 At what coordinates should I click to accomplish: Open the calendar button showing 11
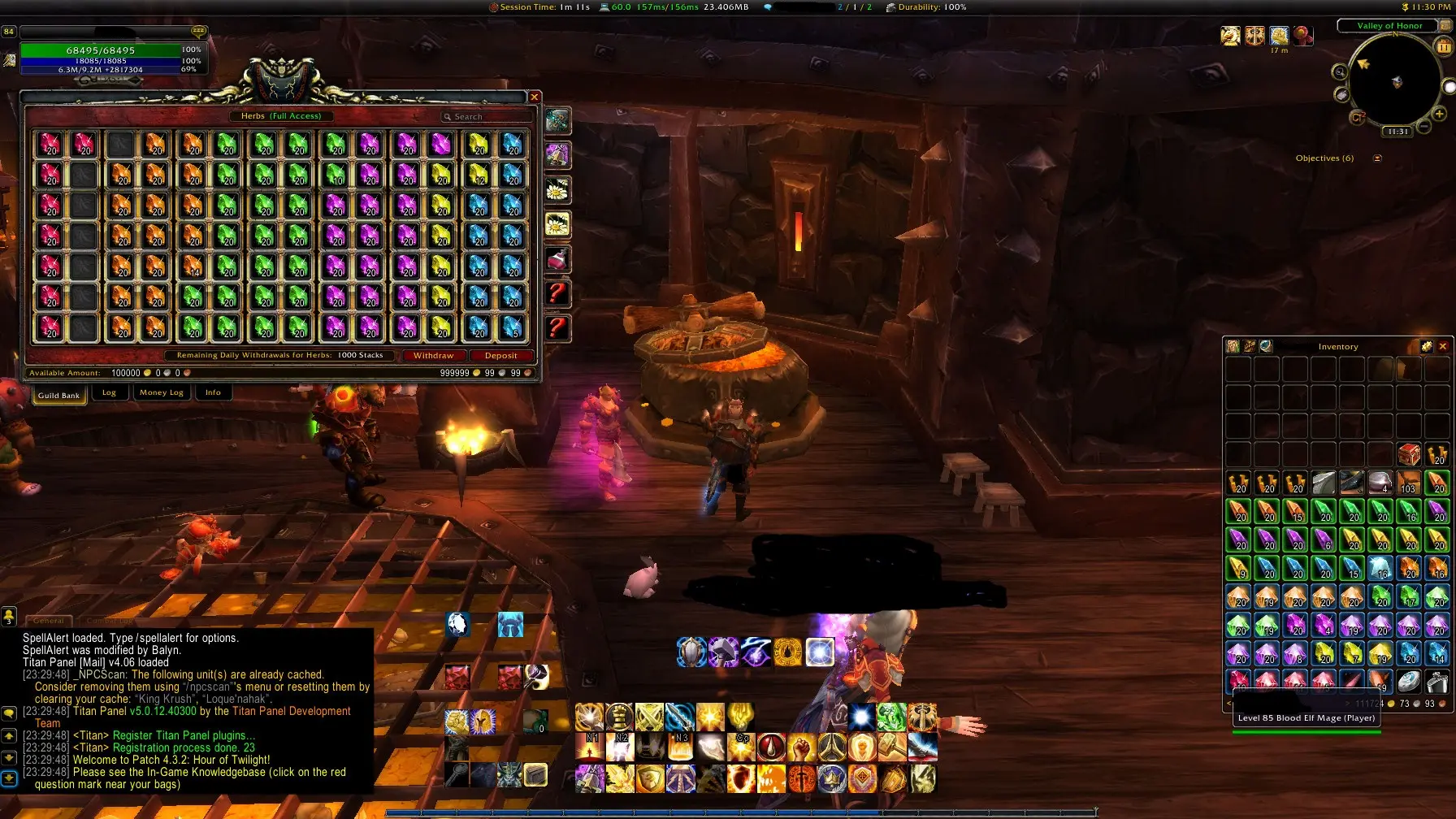[x=1444, y=47]
